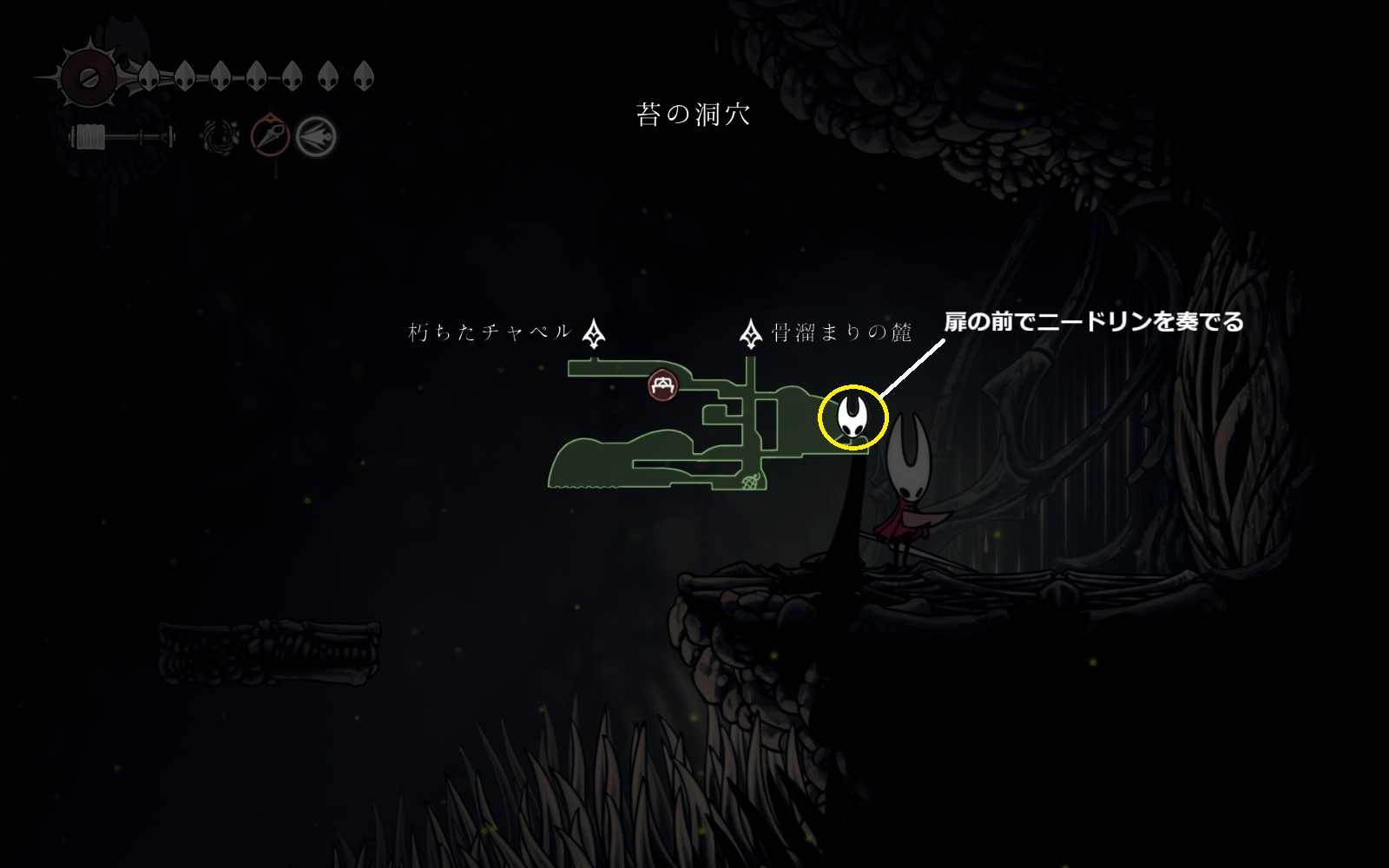The image size is (1389, 868).
Task: Select the red-ringed dagger tool icon
Action: [x=270, y=136]
